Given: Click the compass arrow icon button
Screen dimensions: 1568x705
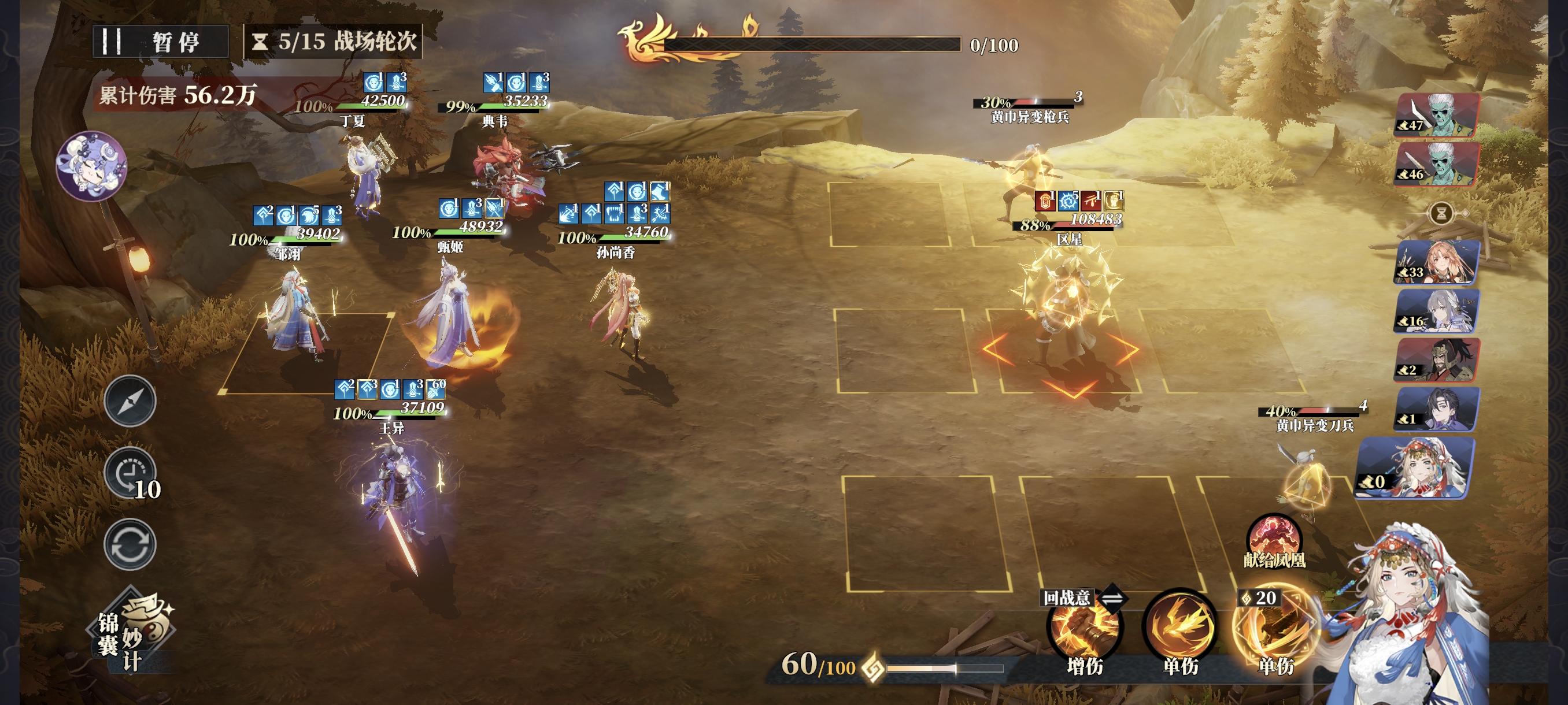Looking at the screenshot, I should (x=130, y=401).
